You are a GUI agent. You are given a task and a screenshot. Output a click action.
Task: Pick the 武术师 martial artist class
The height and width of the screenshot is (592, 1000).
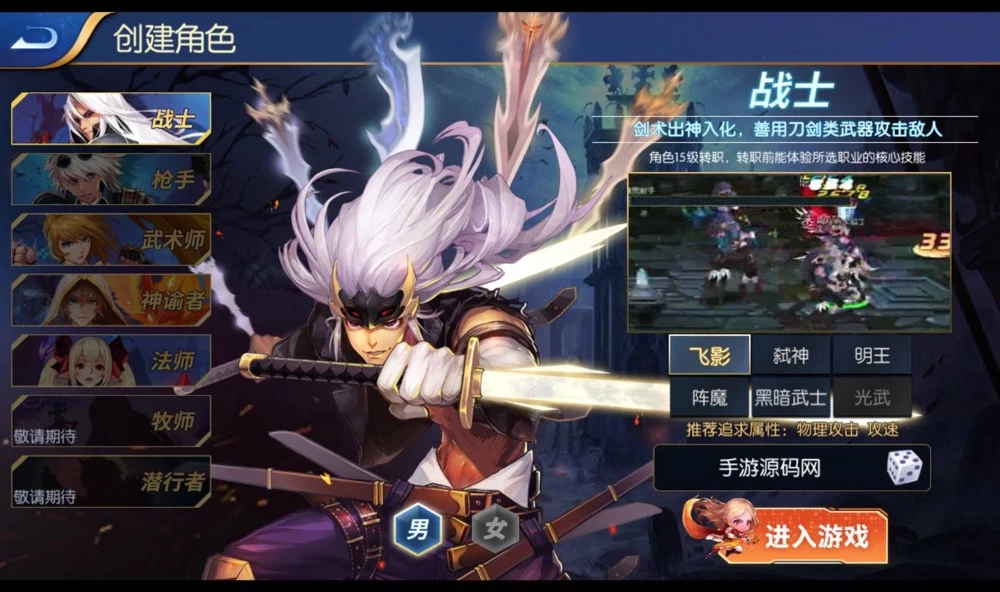(111, 240)
